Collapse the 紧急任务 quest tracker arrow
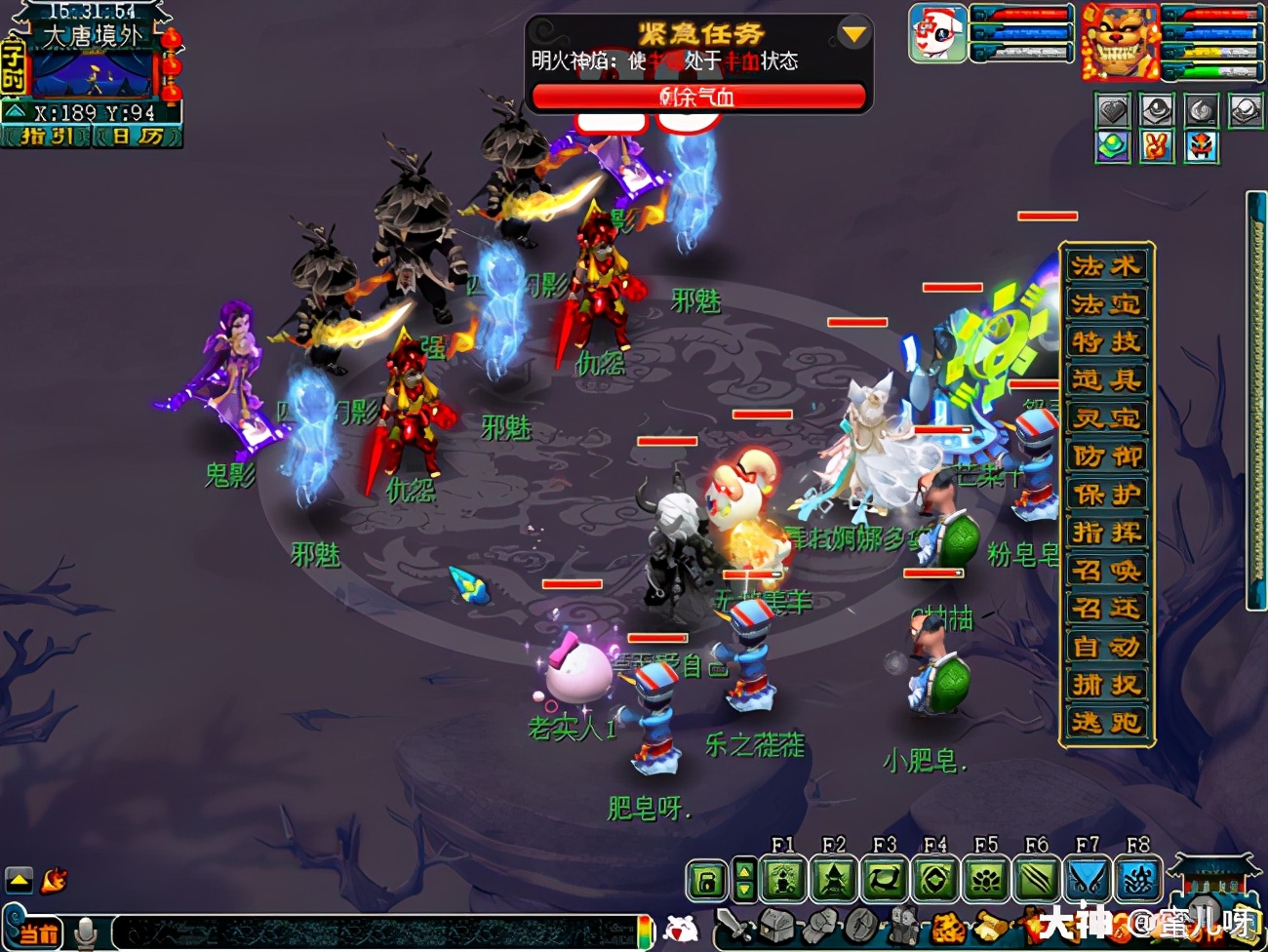The image size is (1268, 952). tap(853, 35)
